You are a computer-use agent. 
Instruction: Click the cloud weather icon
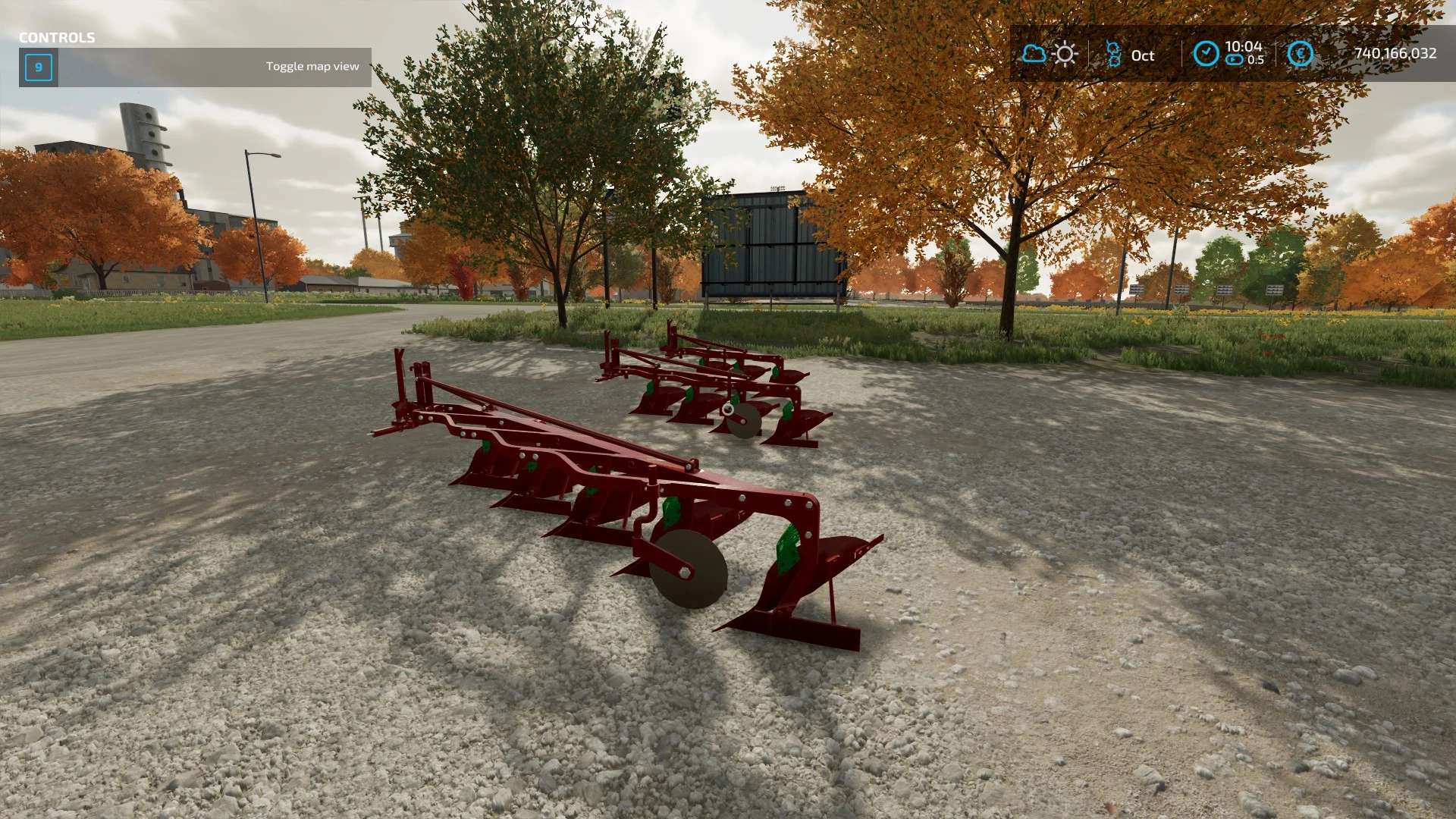tap(1034, 54)
